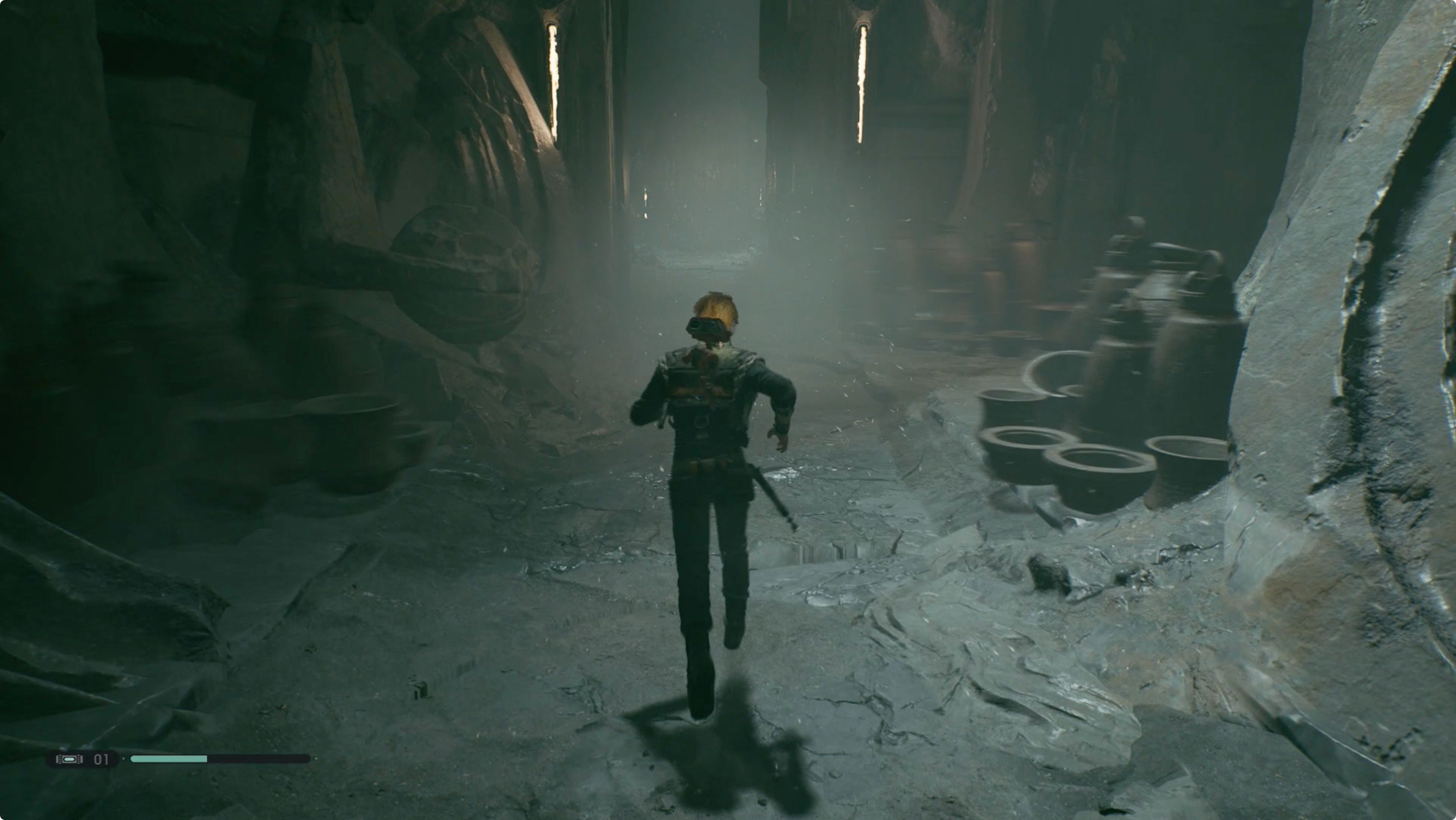
Task: Select the '01' stim count indicator
Action: (101, 759)
